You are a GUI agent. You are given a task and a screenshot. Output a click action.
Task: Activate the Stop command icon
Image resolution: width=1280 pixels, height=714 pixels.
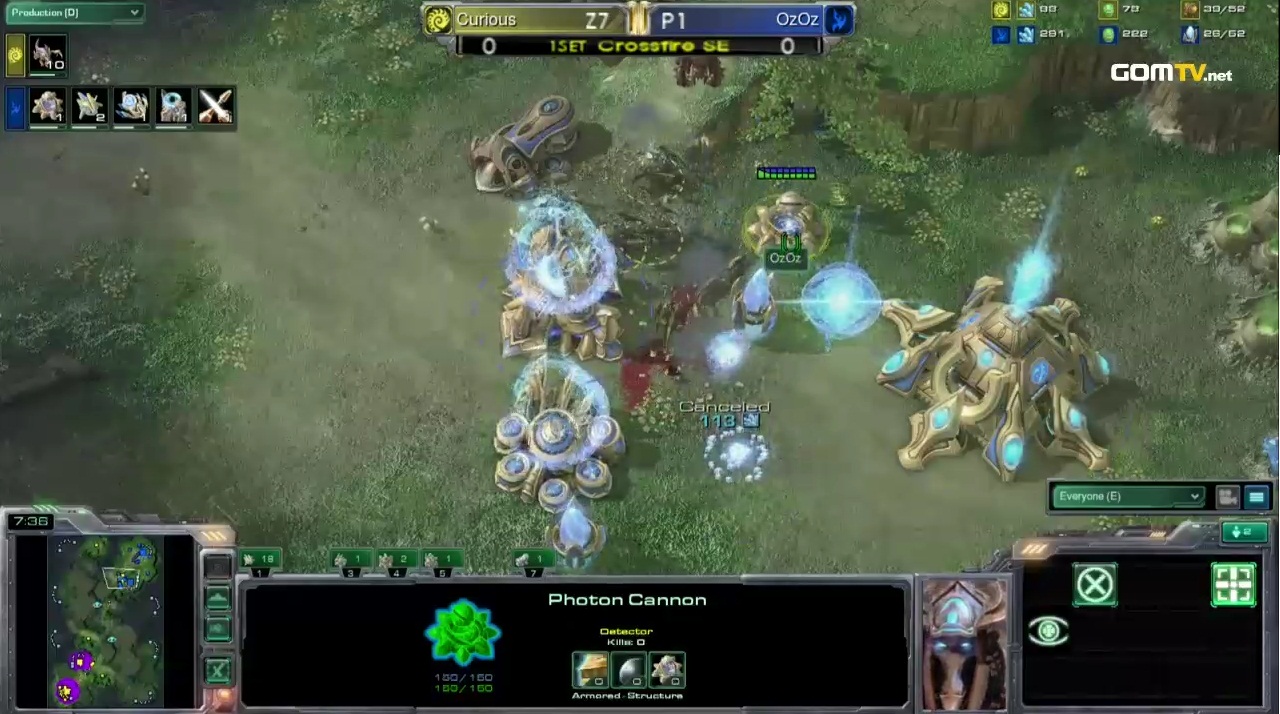[1094, 584]
